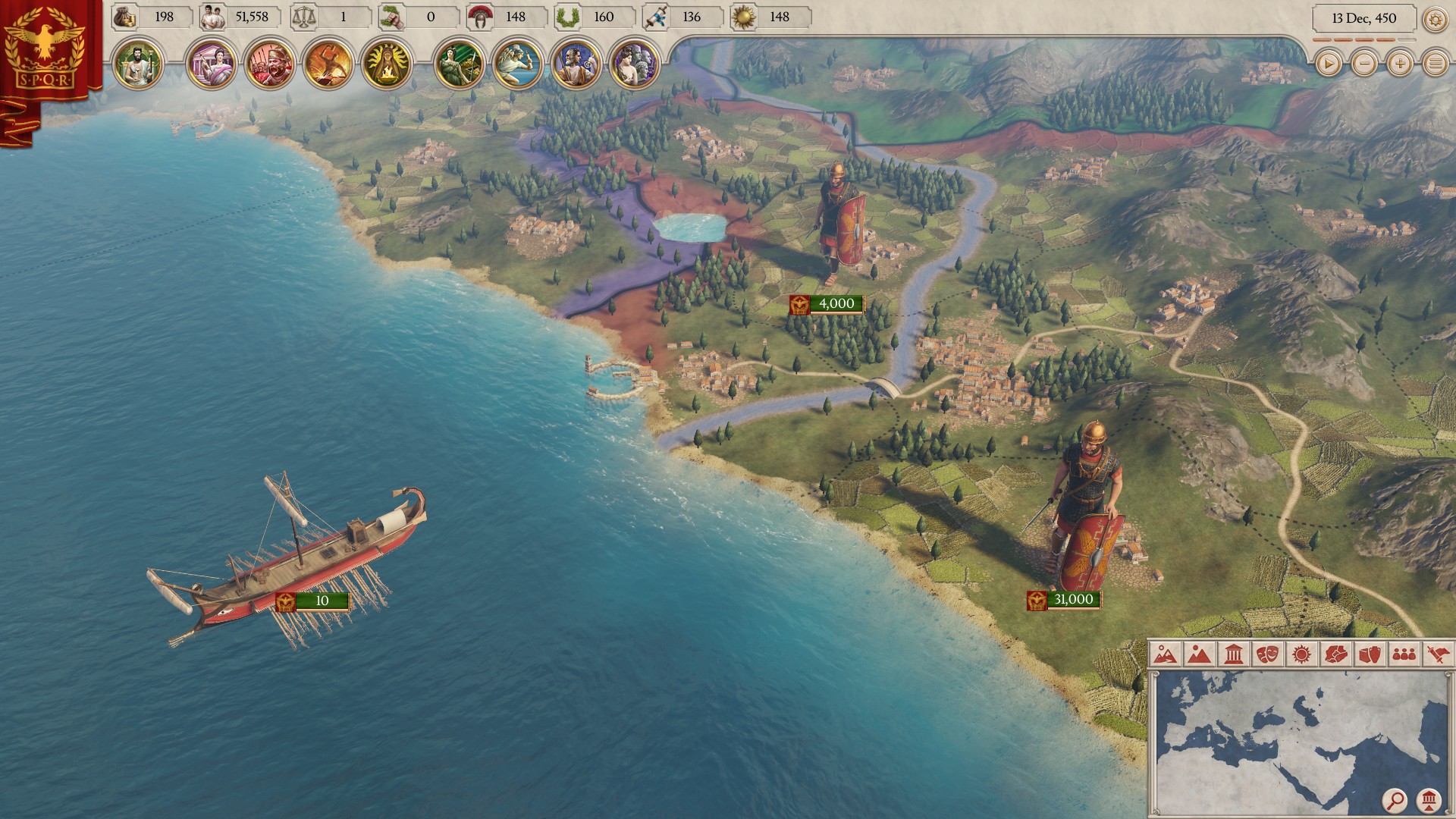Open the hamburger game menu top right
The height and width of the screenshot is (819, 1456).
tap(1436, 64)
